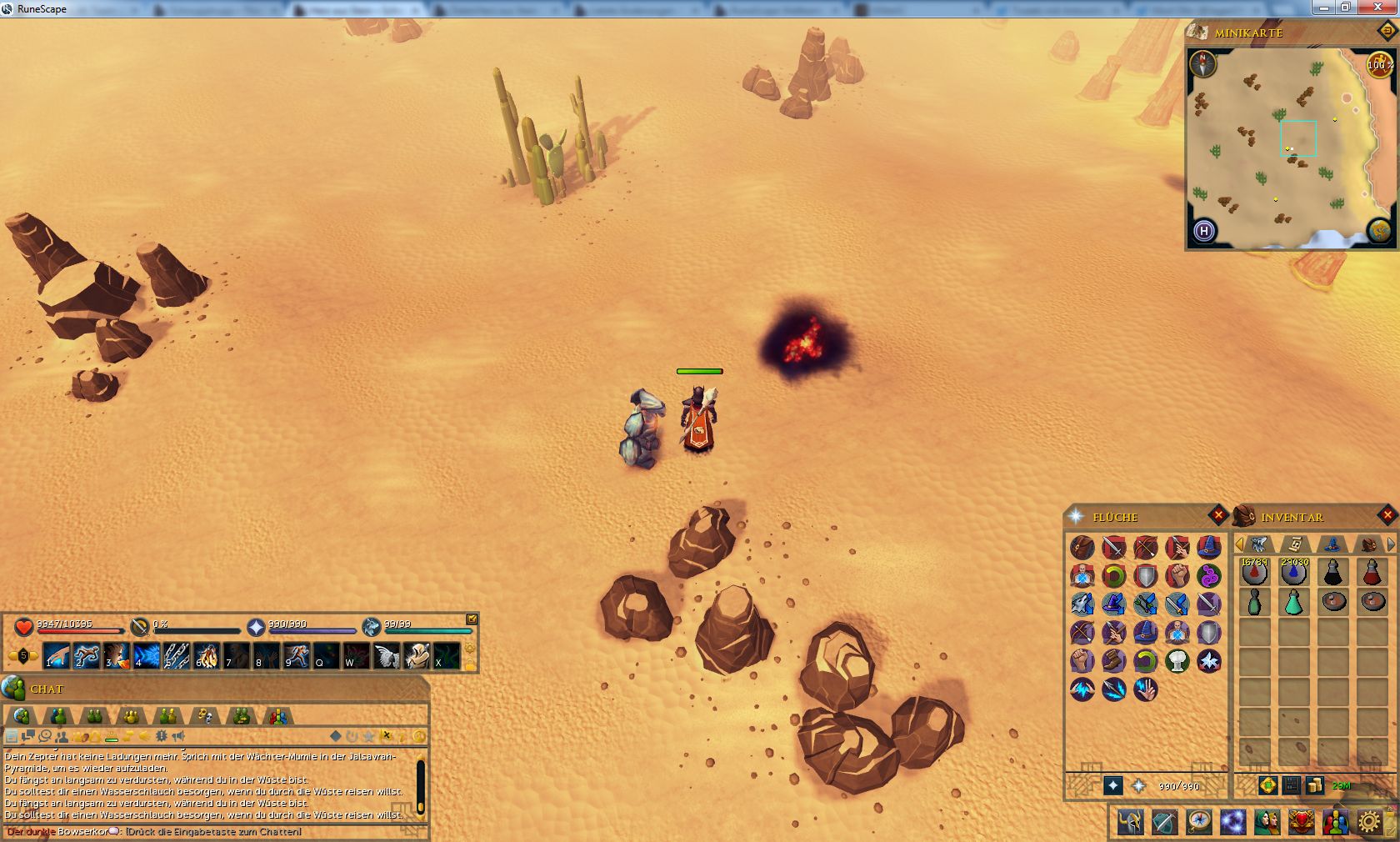Use the teal flask in the inventory
Image resolution: width=1400 pixels, height=842 pixels.
coord(1294,602)
